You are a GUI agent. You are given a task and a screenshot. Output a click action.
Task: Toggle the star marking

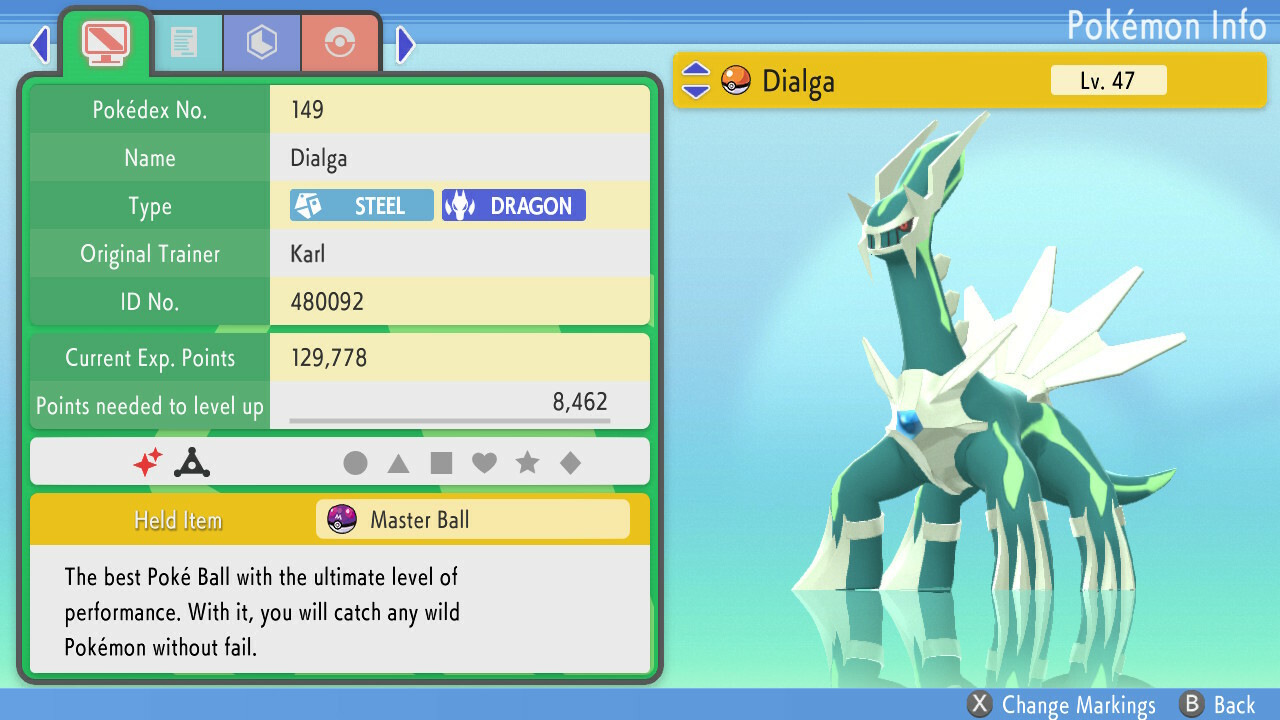(x=528, y=462)
